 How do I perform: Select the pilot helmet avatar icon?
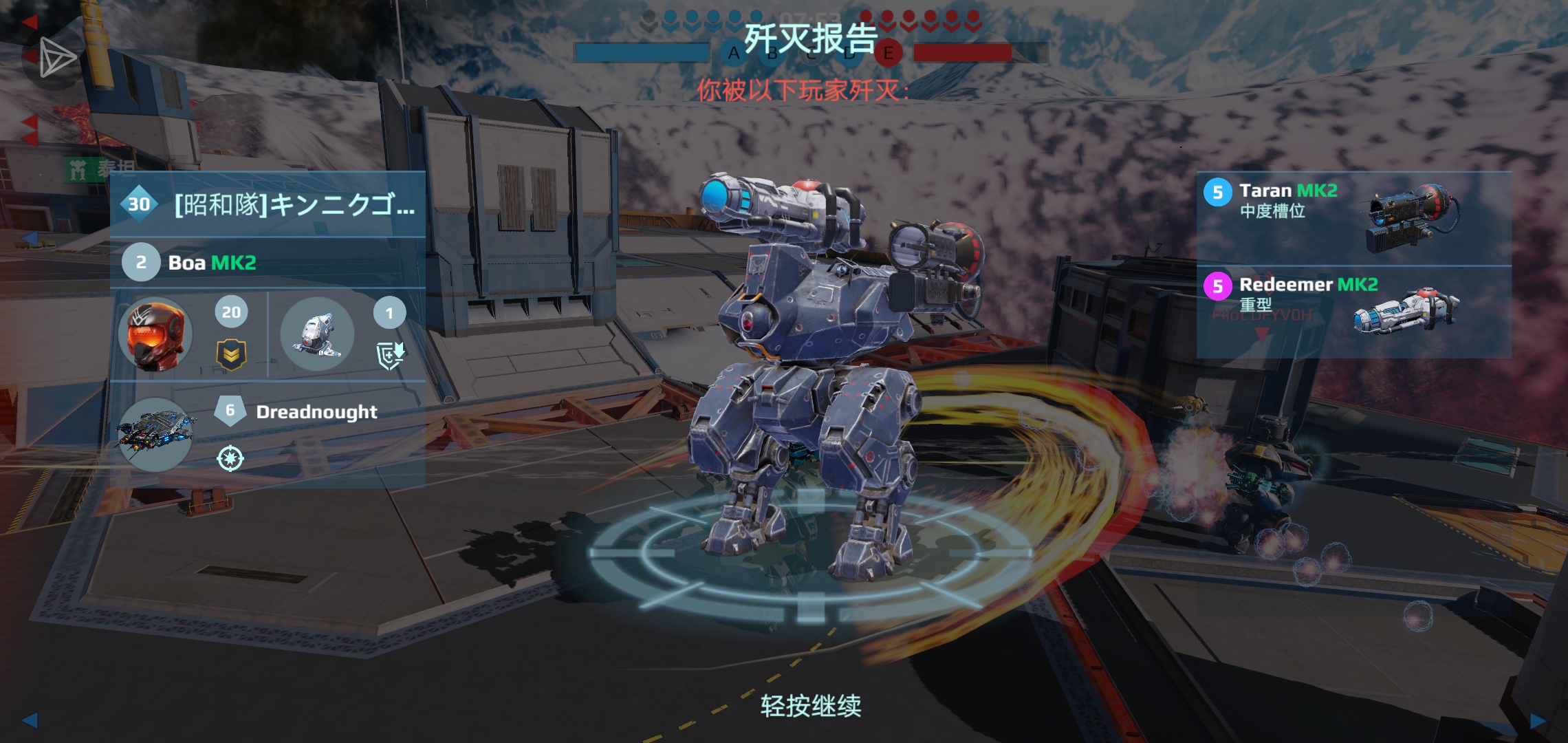point(157,335)
